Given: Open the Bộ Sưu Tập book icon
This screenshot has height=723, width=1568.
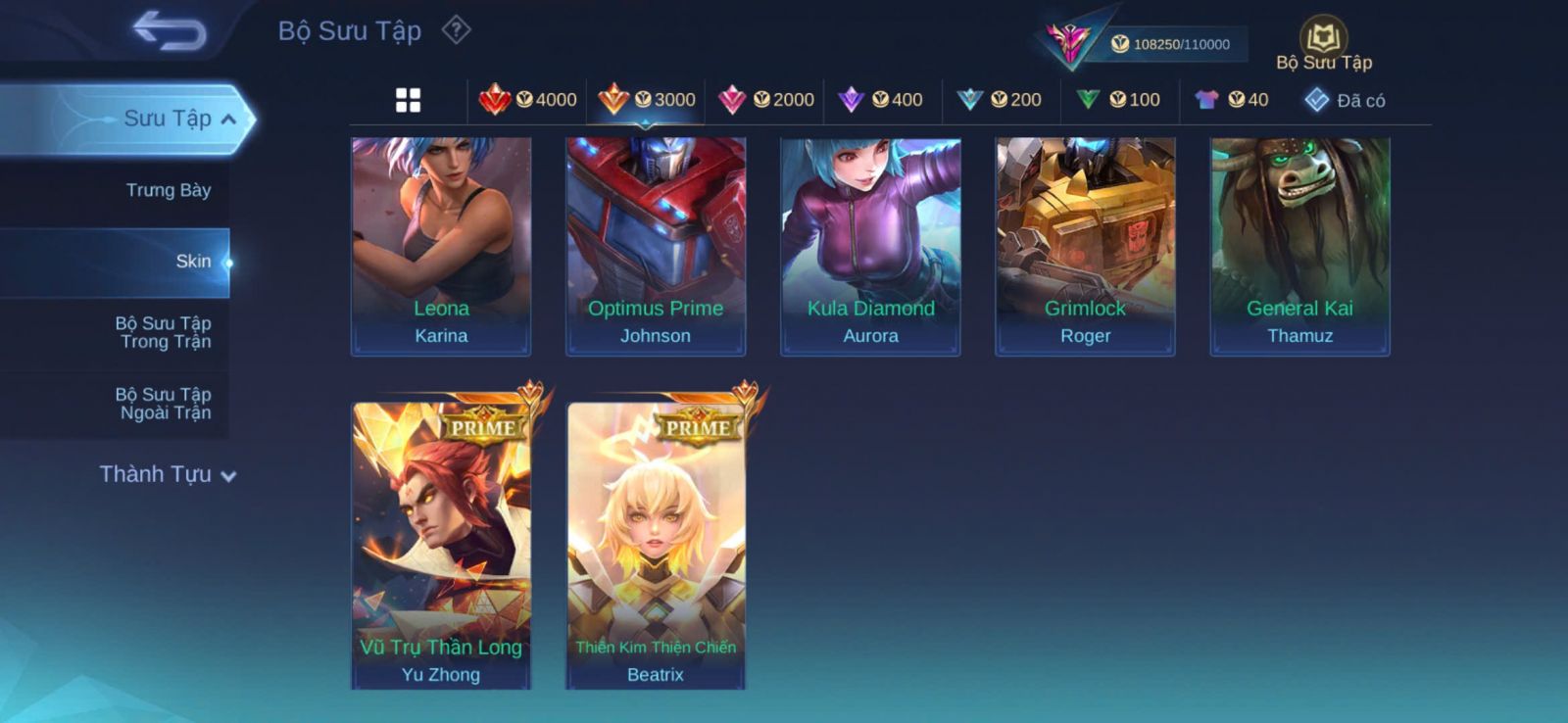Looking at the screenshot, I should click(1323, 39).
